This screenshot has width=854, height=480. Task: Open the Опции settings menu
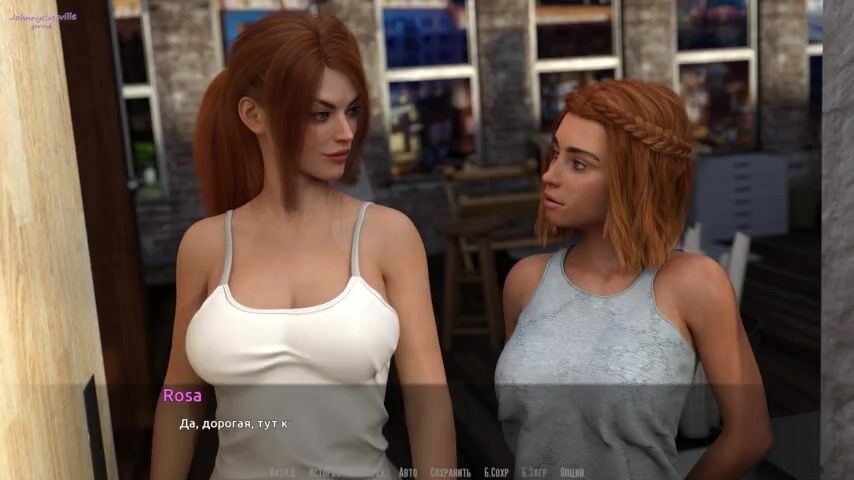coord(572,472)
